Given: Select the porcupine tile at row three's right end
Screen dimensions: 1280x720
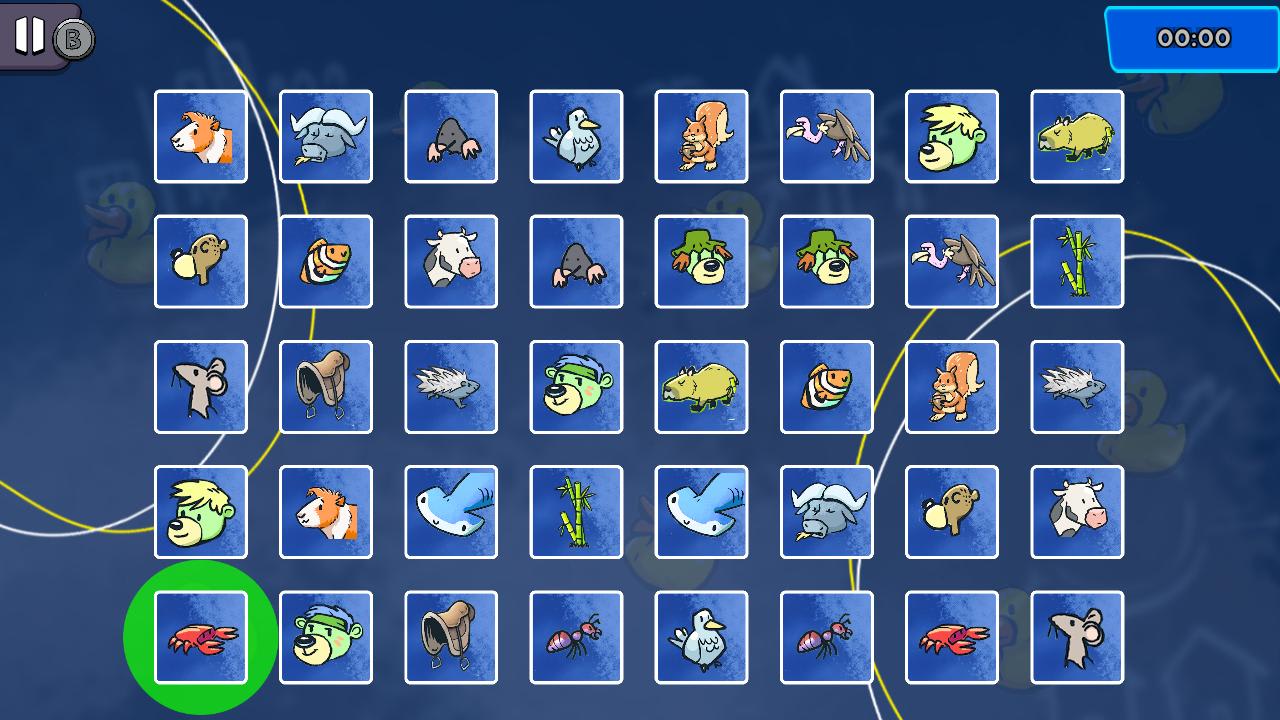Looking at the screenshot, I should 1076,386.
